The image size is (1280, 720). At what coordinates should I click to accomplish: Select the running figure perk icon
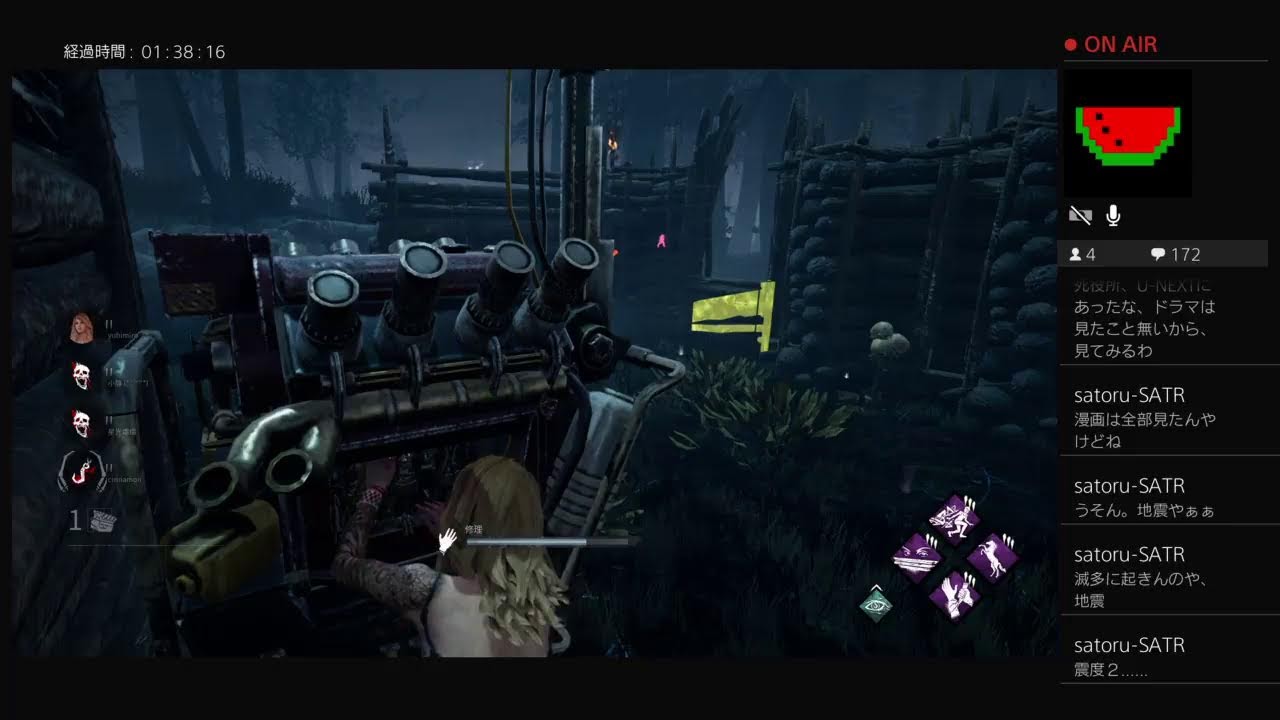point(953,518)
